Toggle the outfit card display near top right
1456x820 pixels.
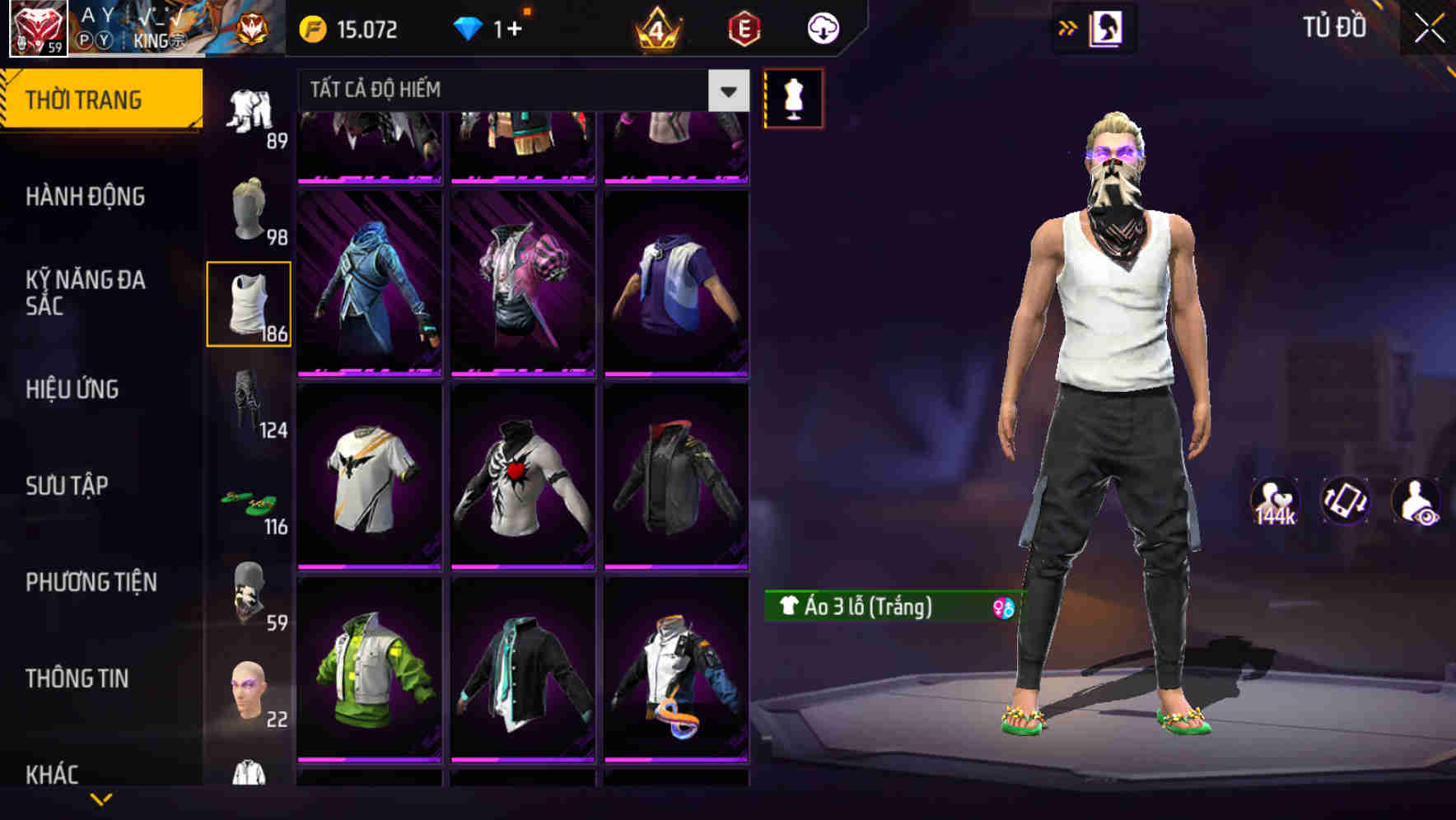(1107, 27)
